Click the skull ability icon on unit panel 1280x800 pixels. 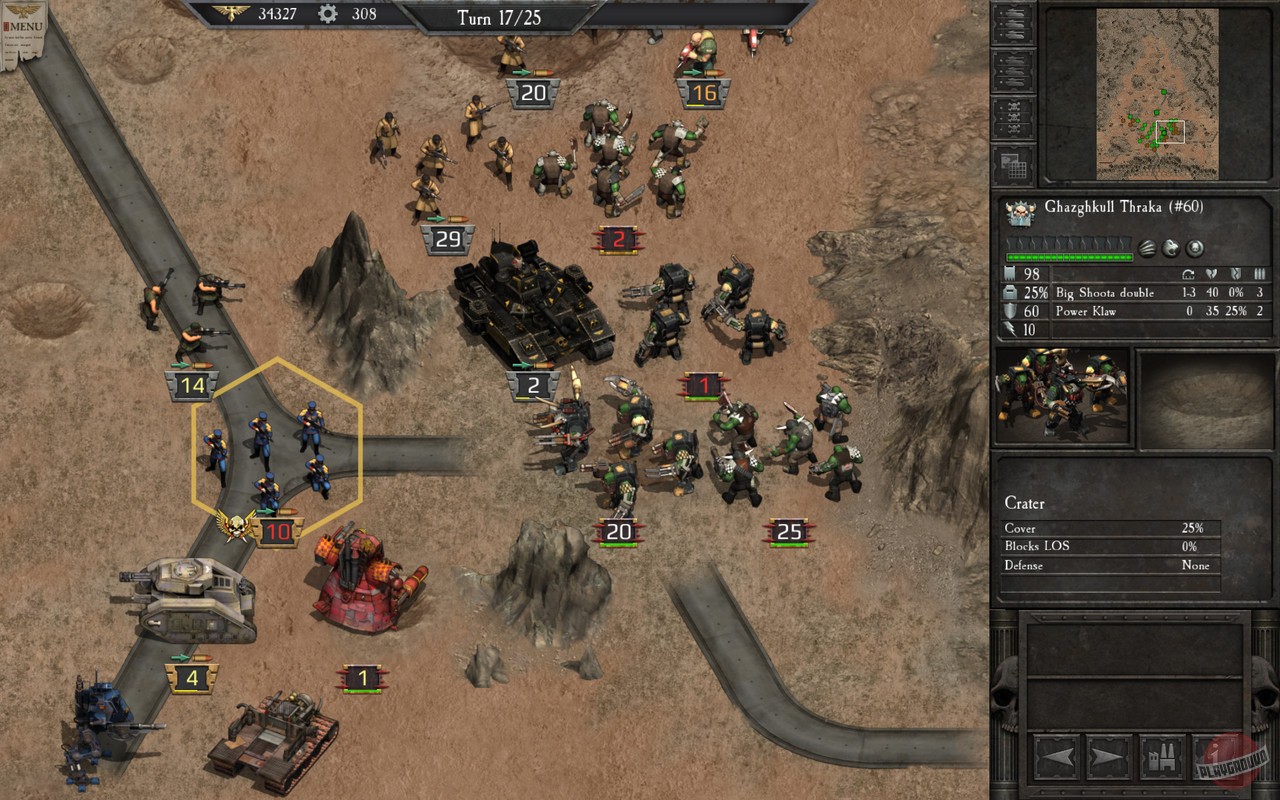tap(1194, 249)
